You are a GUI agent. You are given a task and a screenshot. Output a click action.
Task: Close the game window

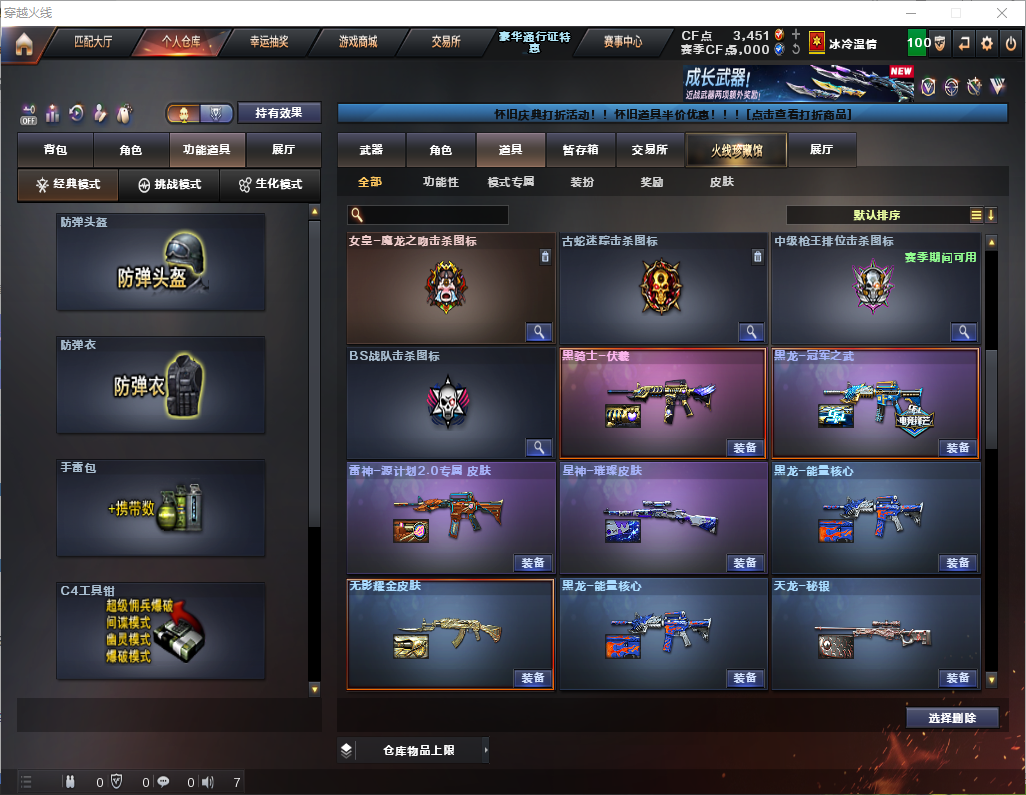coord(1002,13)
